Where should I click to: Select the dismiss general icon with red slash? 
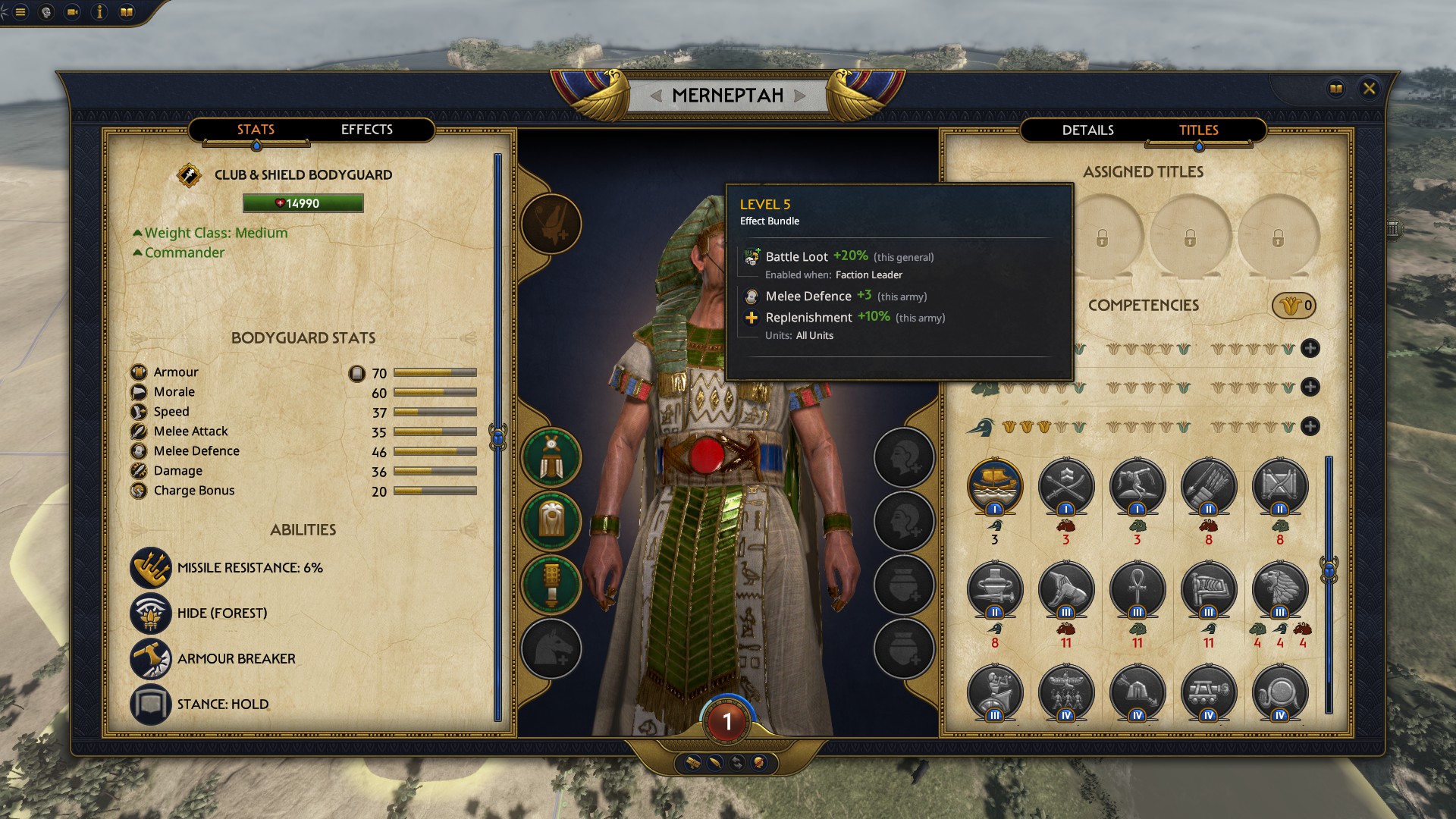[x=758, y=764]
